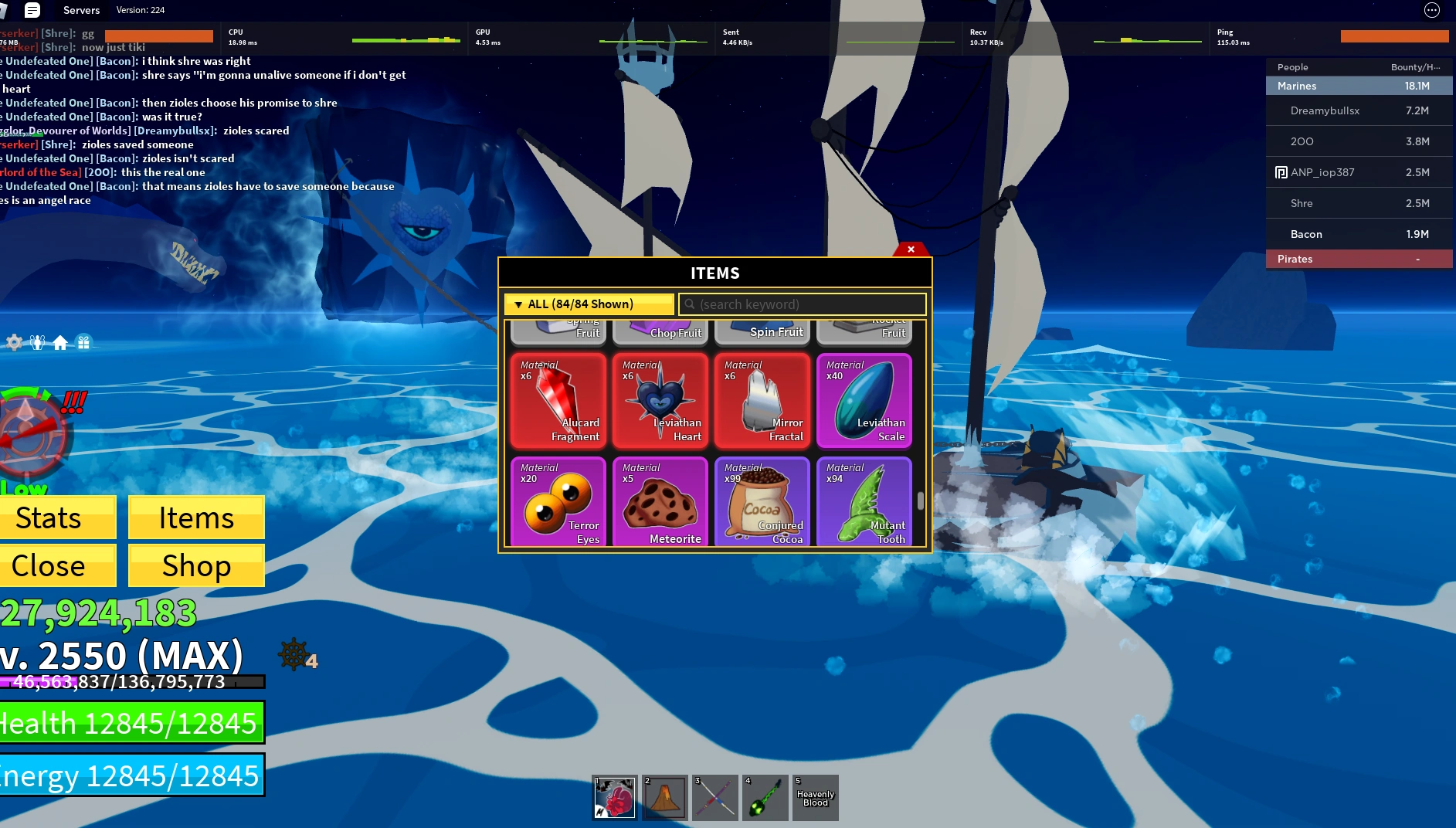Open the gift rewards icon
The height and width of the screenshot is (828, 1456).
83,341
